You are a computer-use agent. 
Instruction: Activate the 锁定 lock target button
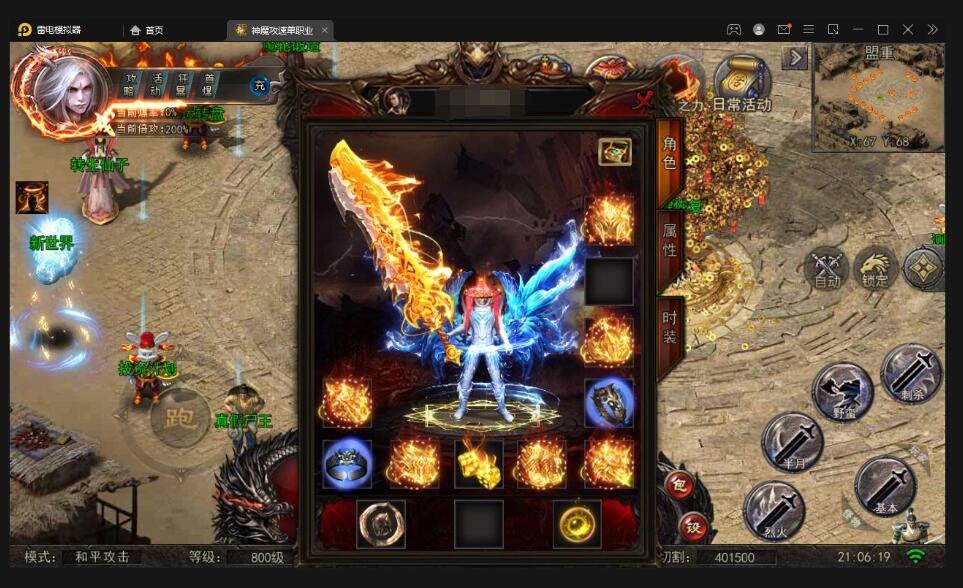point(875,267)
